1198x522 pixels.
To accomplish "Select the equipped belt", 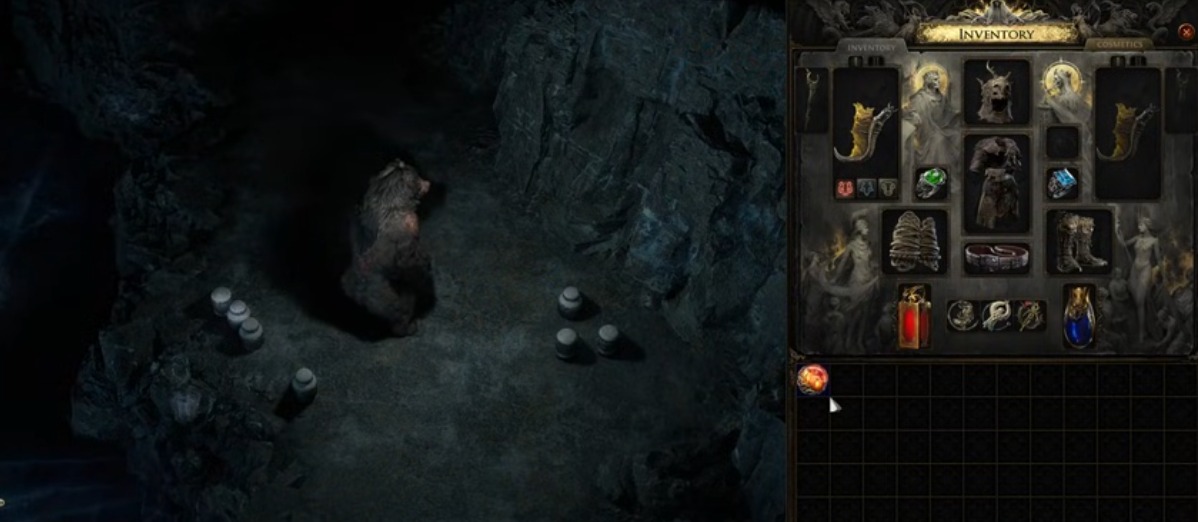I will click(x=996, y=256).
